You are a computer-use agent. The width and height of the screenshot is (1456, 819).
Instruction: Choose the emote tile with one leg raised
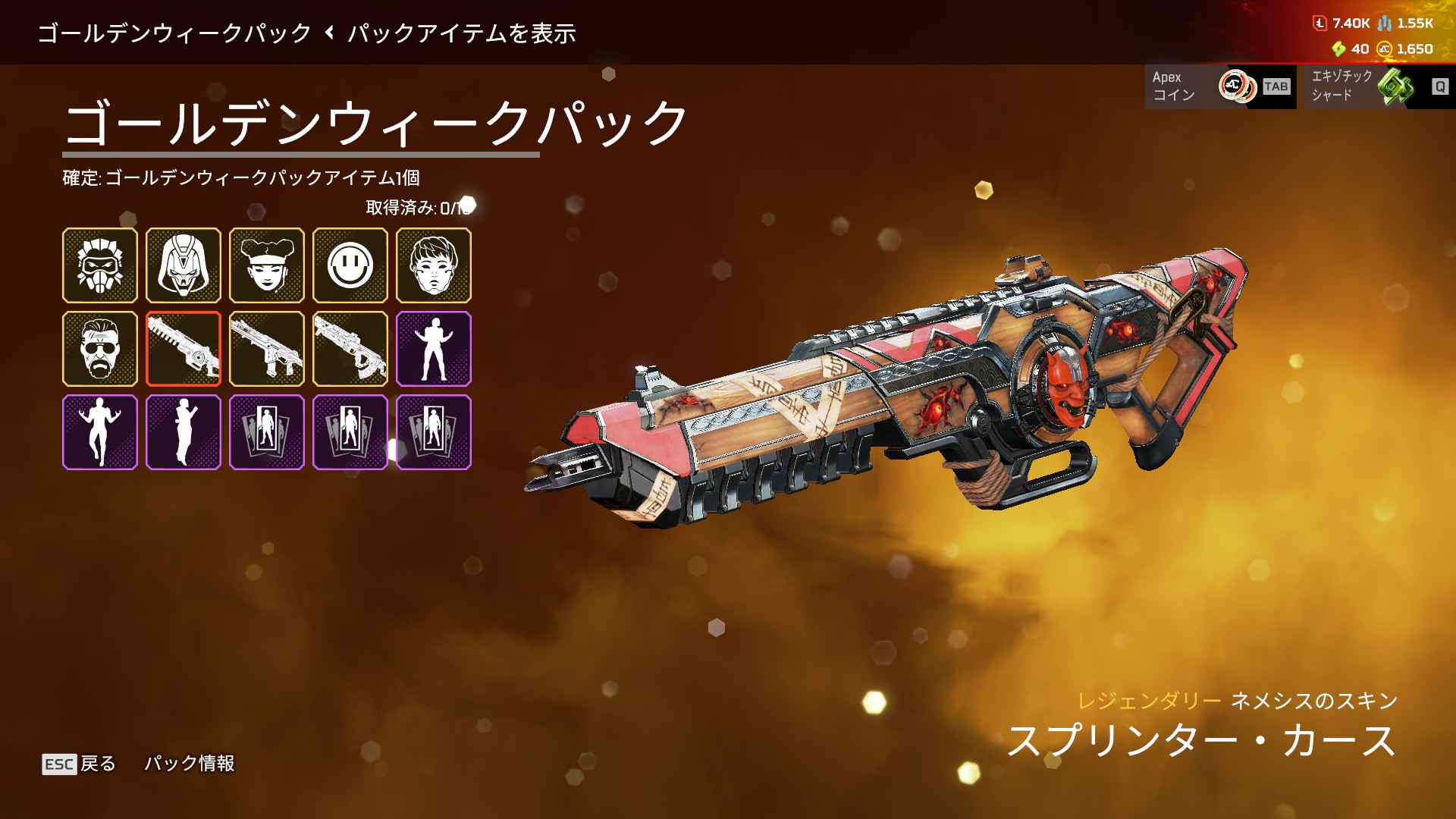coord(100,432)
